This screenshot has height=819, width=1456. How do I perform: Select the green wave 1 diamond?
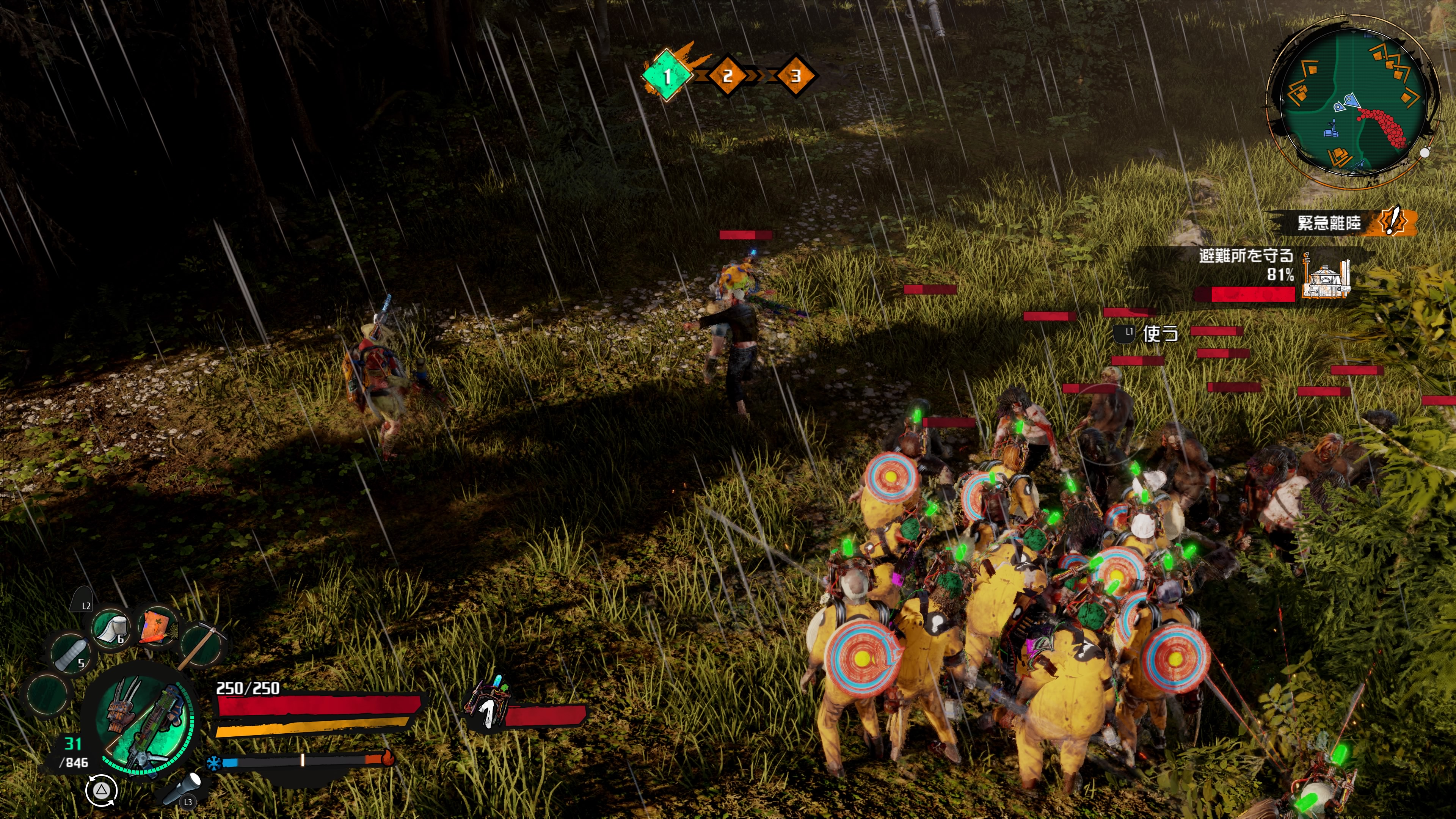pyautogui.click(x=667, y=76)
